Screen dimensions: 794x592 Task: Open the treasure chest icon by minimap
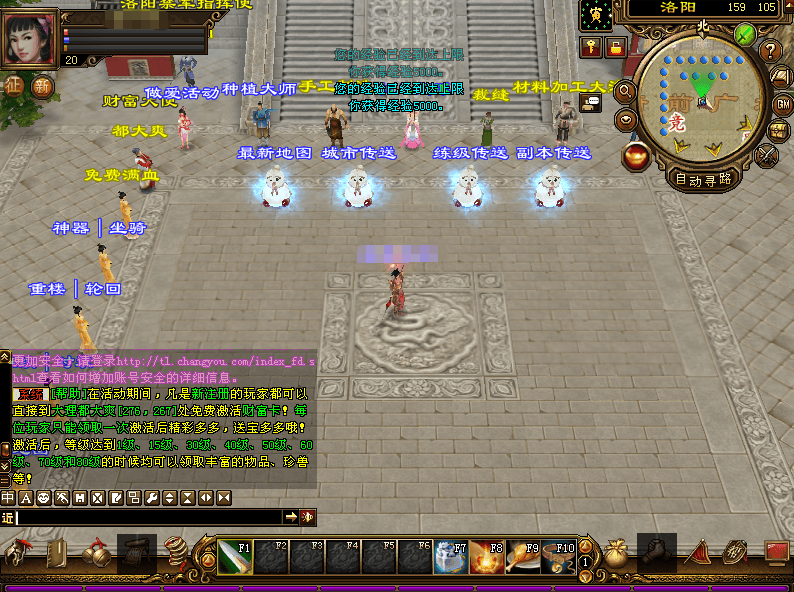pos(778,131)
